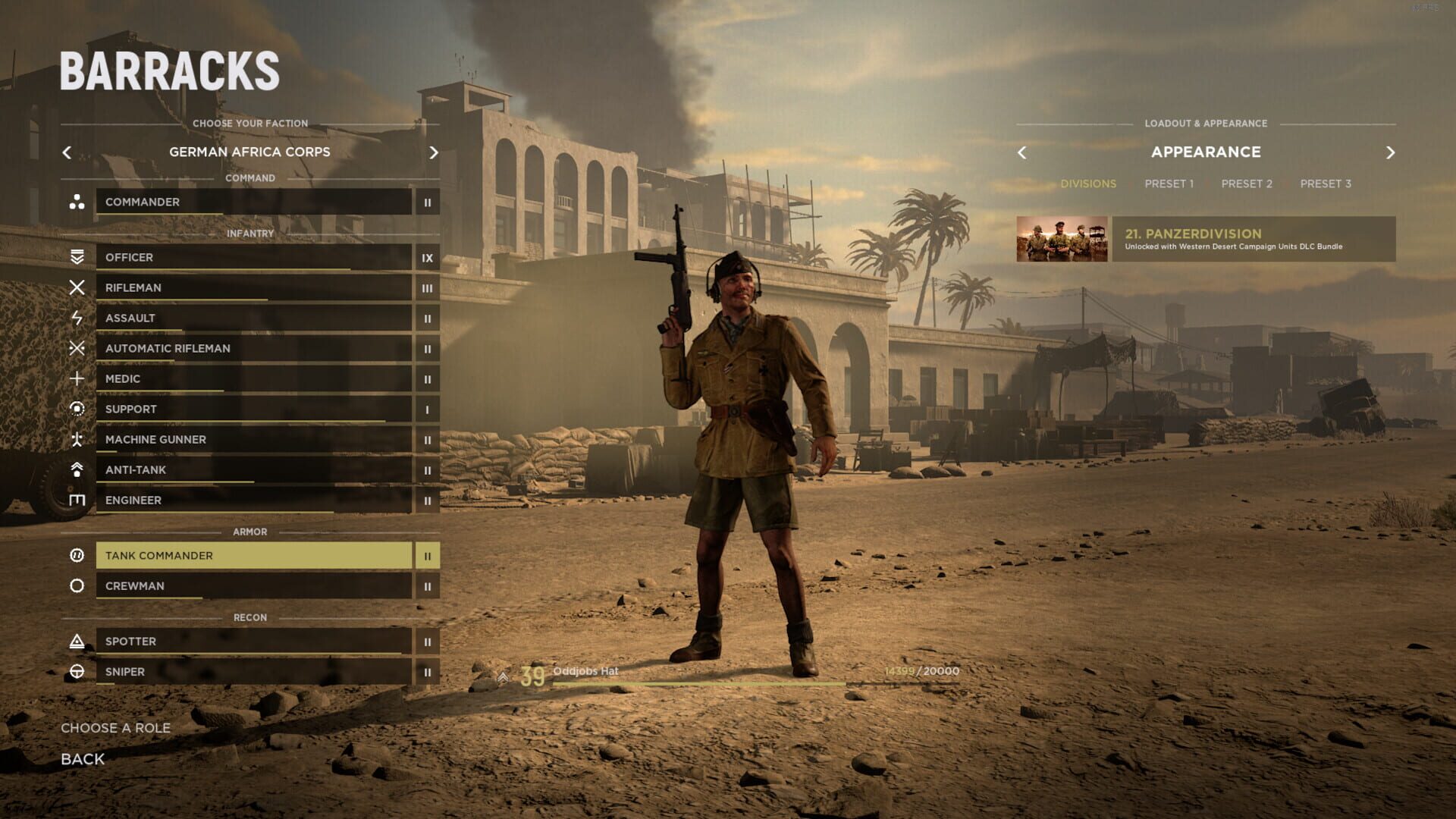Switch to the Divisions tab
The height and width of the screenshot is (819, 1456).
coord(1089,183)
